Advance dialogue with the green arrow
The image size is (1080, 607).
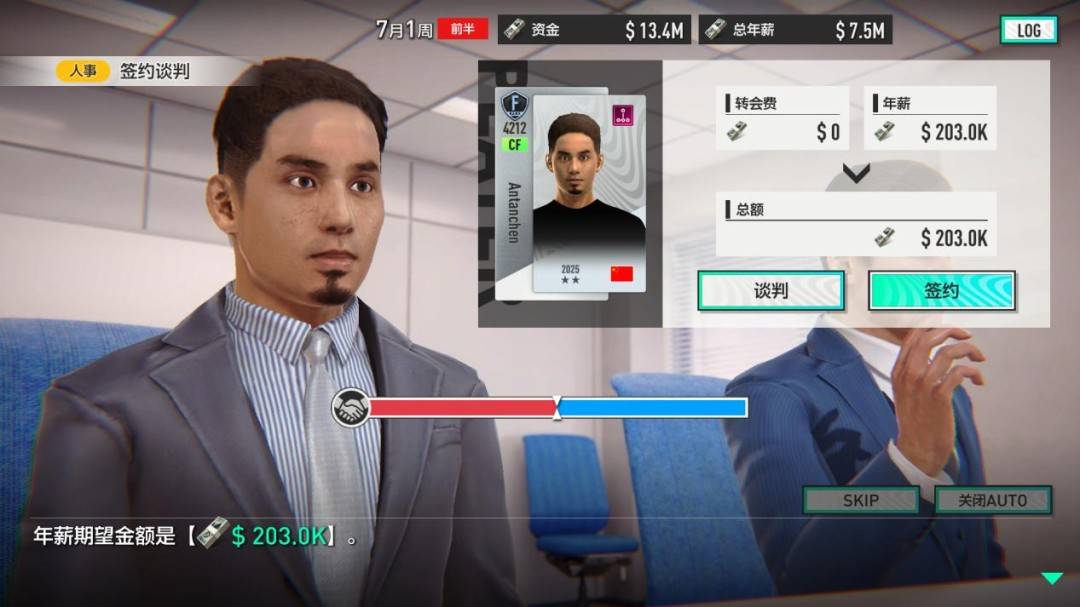(1051, 578)
